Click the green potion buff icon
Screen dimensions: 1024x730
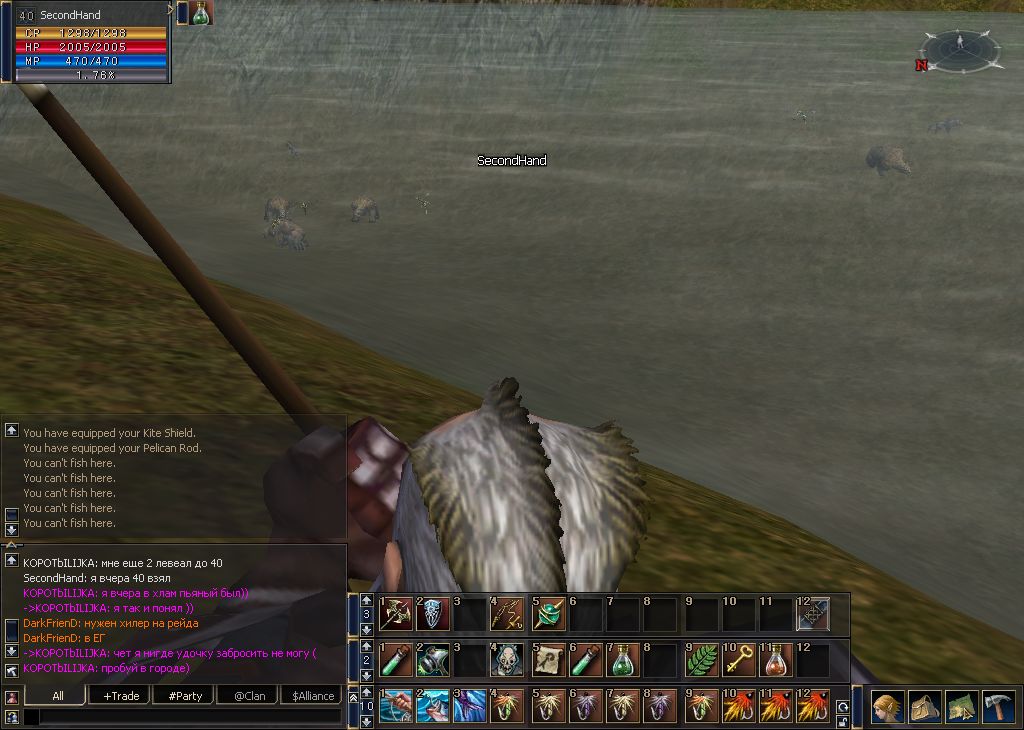201,13
